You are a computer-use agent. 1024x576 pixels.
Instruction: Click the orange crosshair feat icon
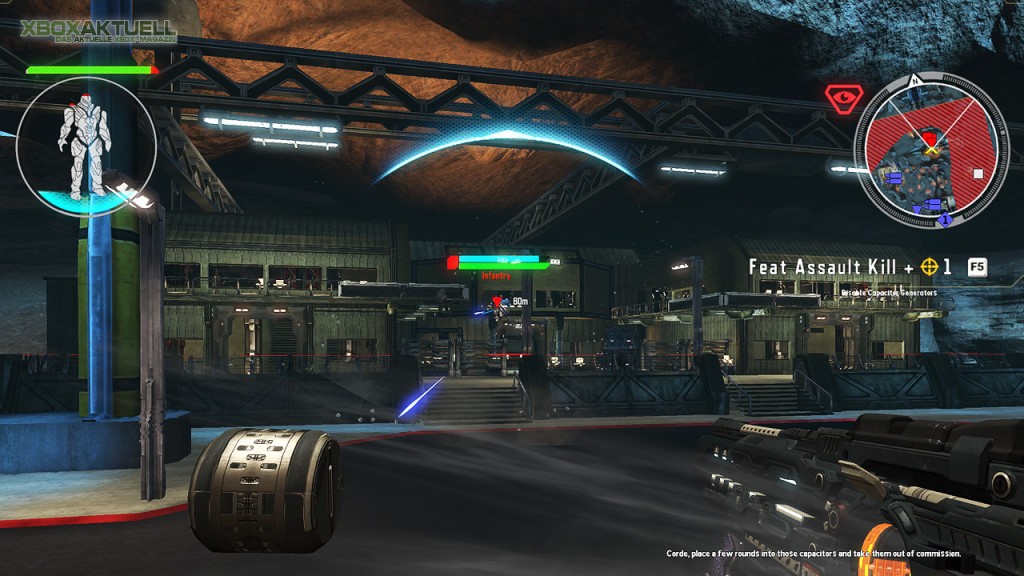tap(931, 267)
